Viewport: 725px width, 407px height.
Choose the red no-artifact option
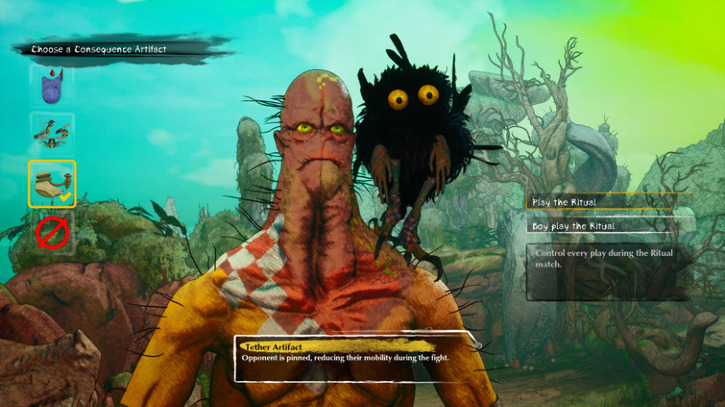coord(51,232)
